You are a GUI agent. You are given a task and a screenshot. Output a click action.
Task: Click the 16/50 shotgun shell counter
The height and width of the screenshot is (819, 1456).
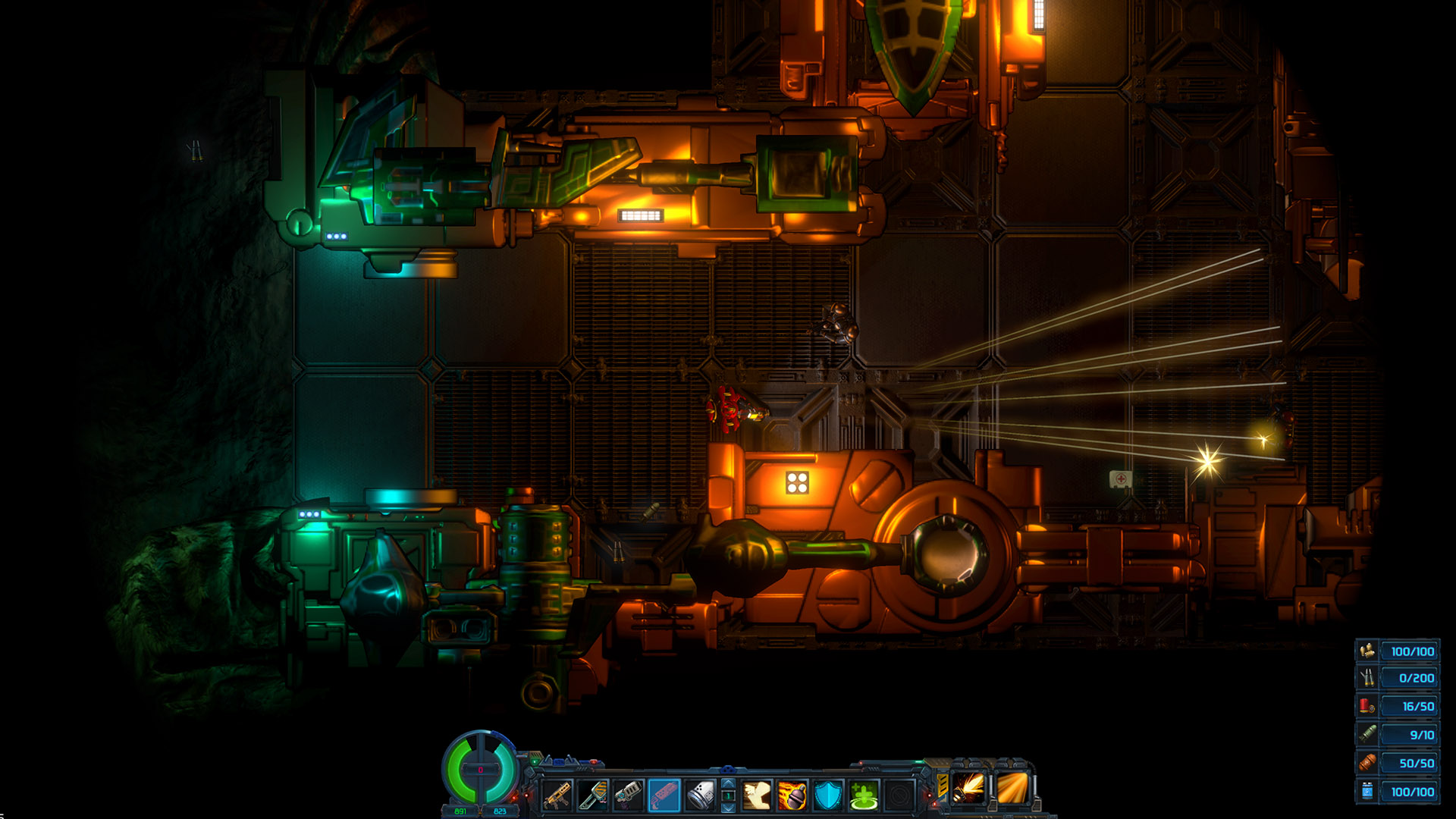tap(1416, 705)
